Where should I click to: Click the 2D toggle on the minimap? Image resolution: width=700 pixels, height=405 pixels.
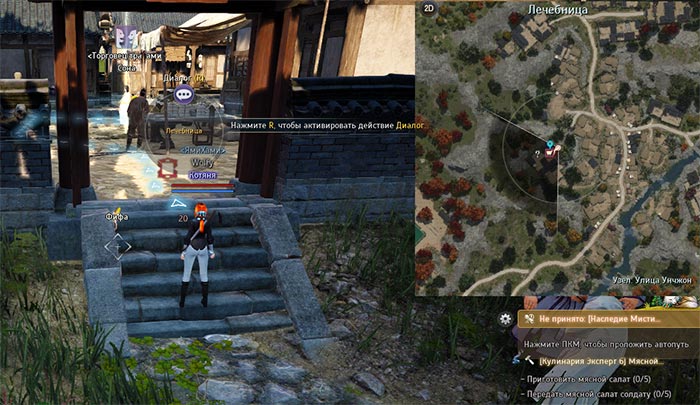[430, 9]
